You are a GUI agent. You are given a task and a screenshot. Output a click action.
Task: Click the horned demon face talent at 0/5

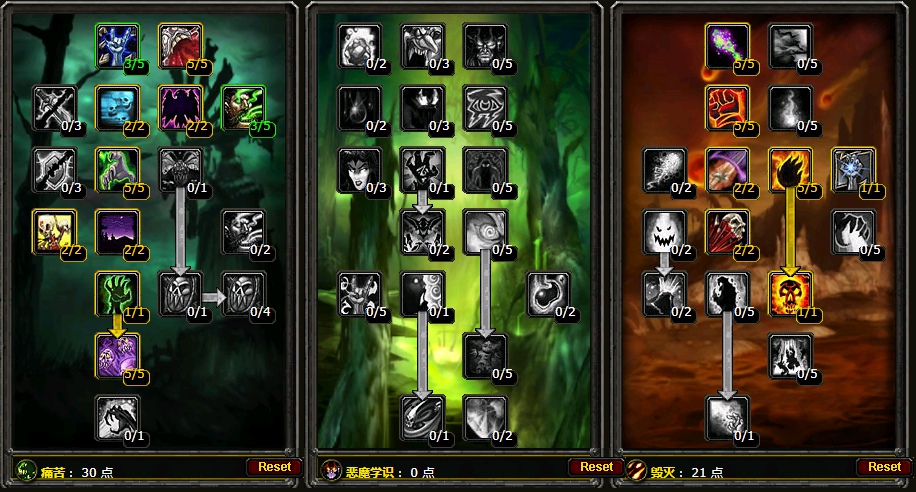coord(485,46)
